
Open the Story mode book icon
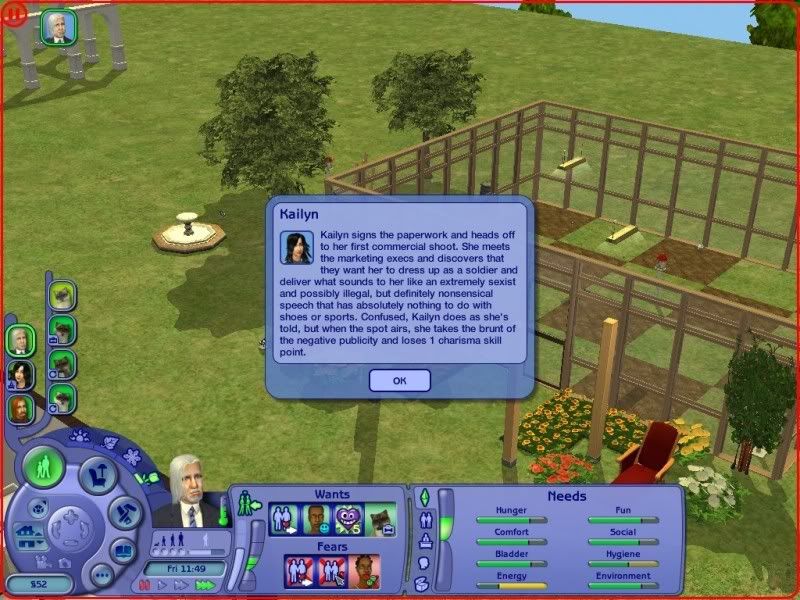(122, 550)
